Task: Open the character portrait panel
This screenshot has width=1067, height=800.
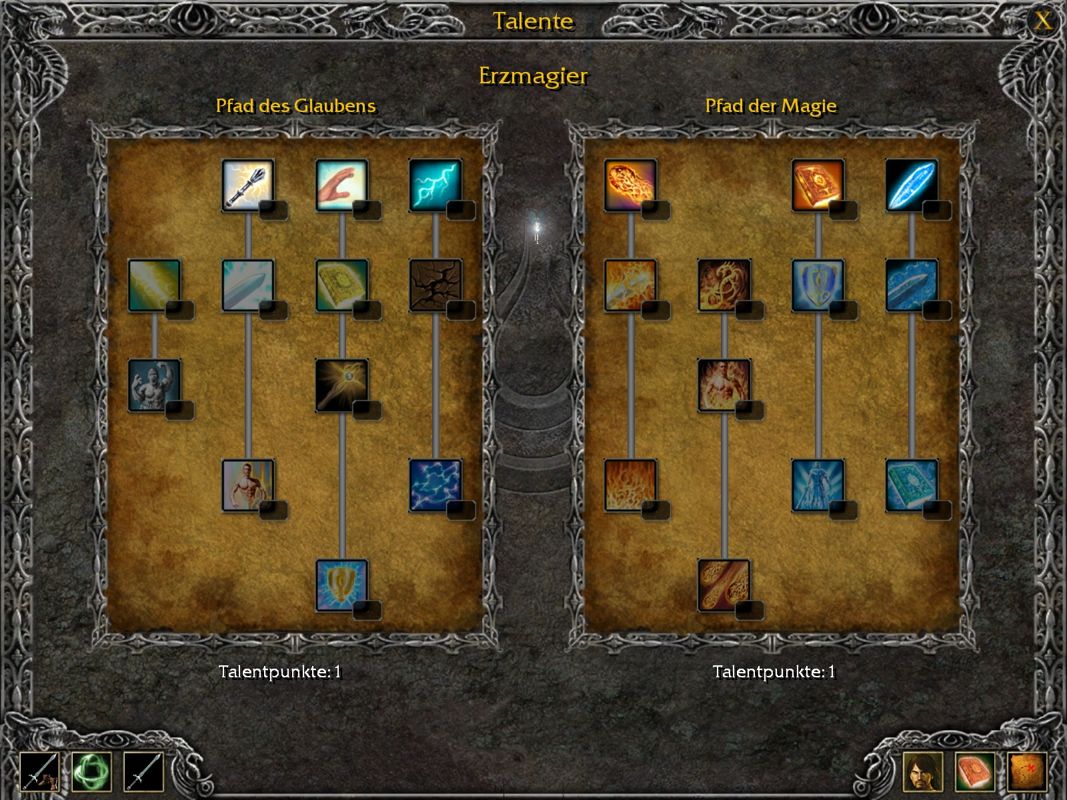Action: tap(923, 772)
